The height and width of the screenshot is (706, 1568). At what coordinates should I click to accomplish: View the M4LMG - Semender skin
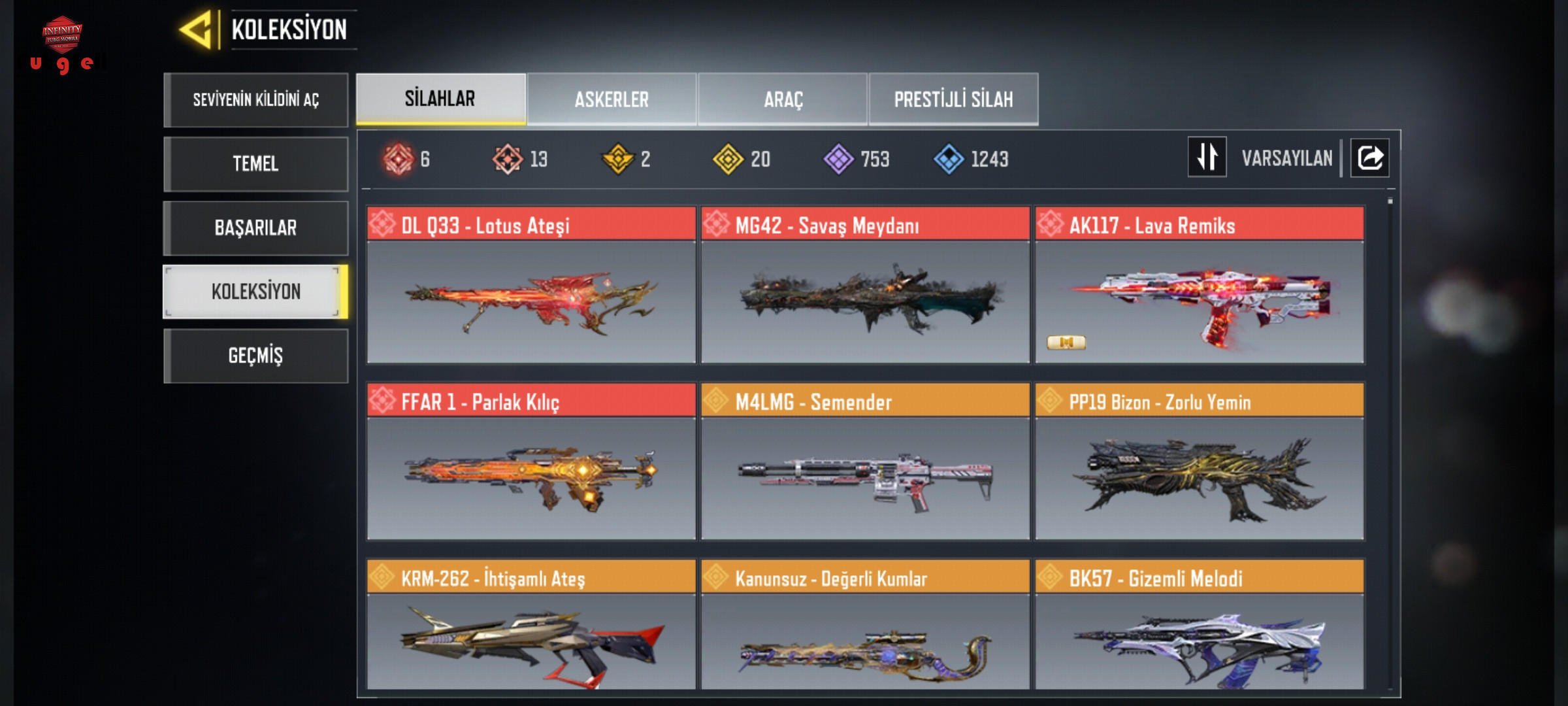tap(865, 462)
